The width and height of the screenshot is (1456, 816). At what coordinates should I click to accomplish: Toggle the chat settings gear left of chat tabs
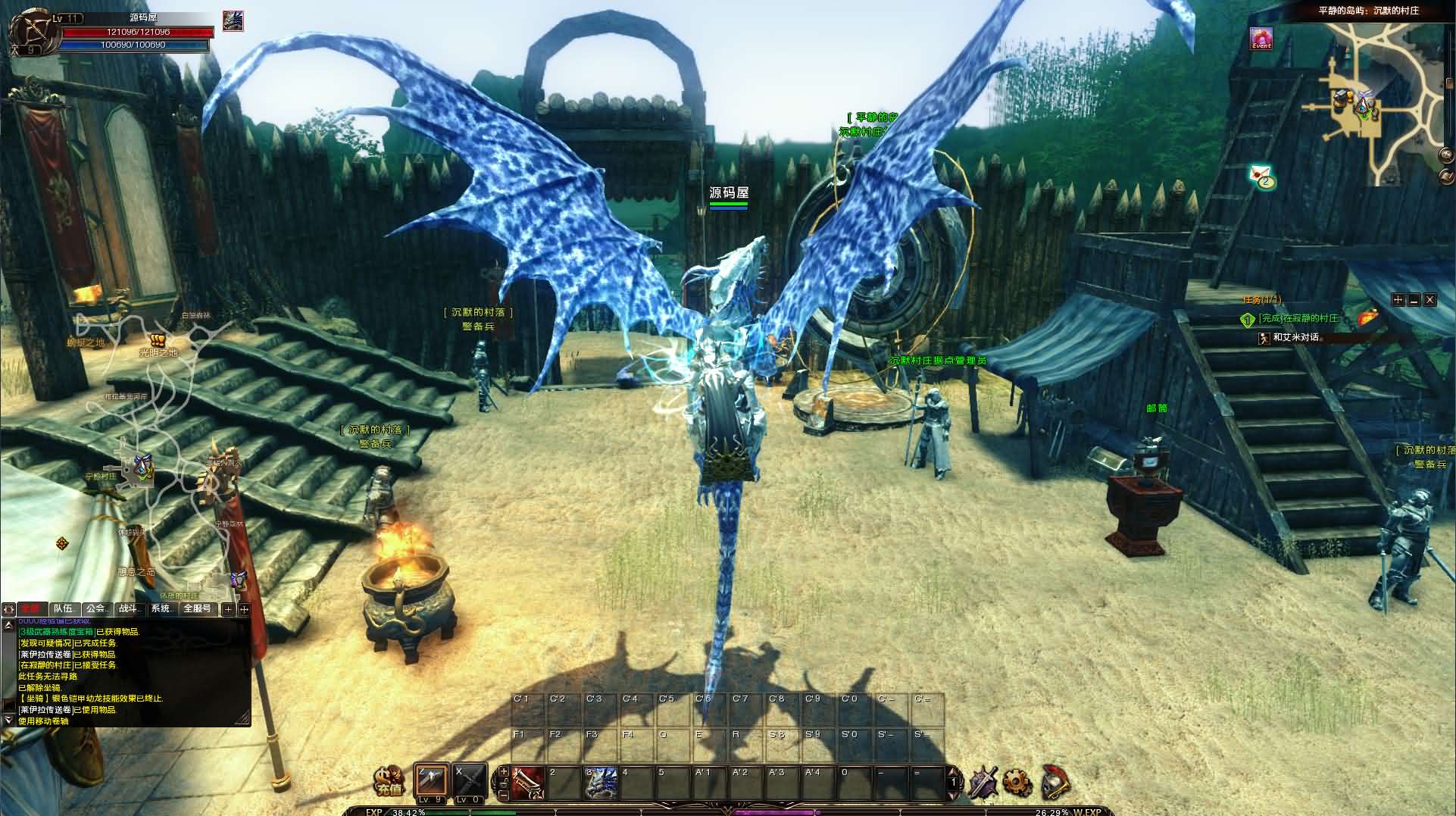click(x=8, y=610)
